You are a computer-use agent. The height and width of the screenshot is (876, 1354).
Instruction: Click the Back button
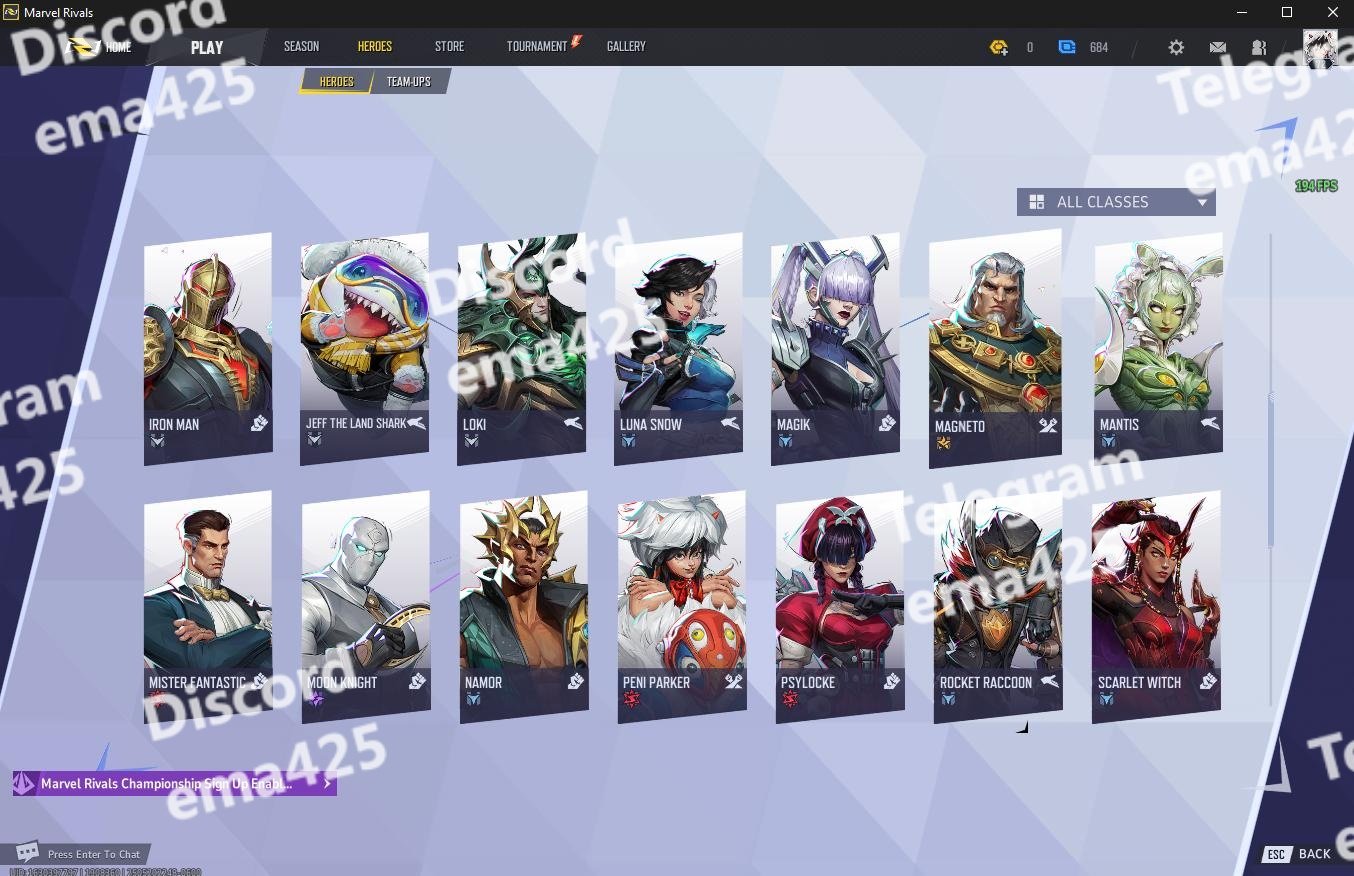coord(1301,854)
